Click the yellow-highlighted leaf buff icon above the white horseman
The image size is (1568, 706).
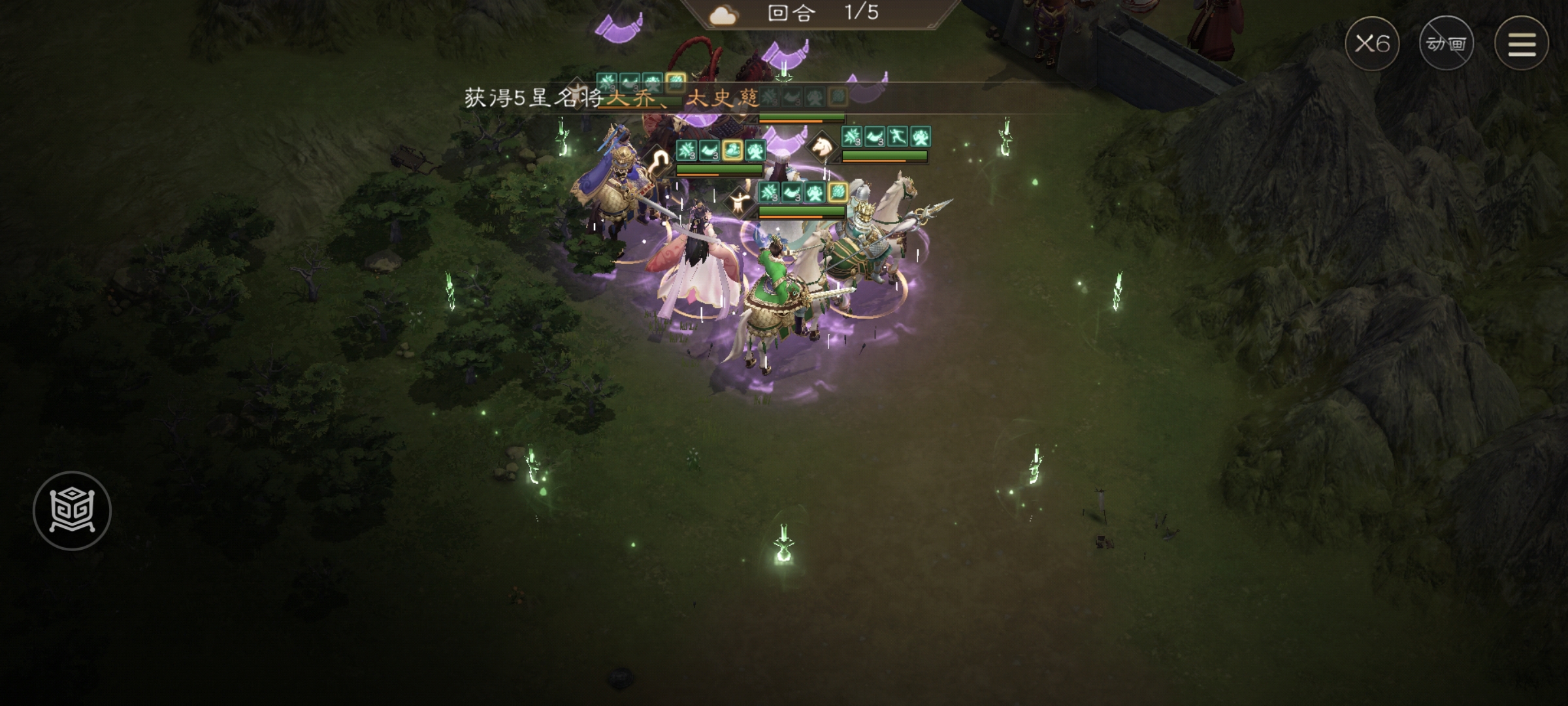[x=837, y=192]
